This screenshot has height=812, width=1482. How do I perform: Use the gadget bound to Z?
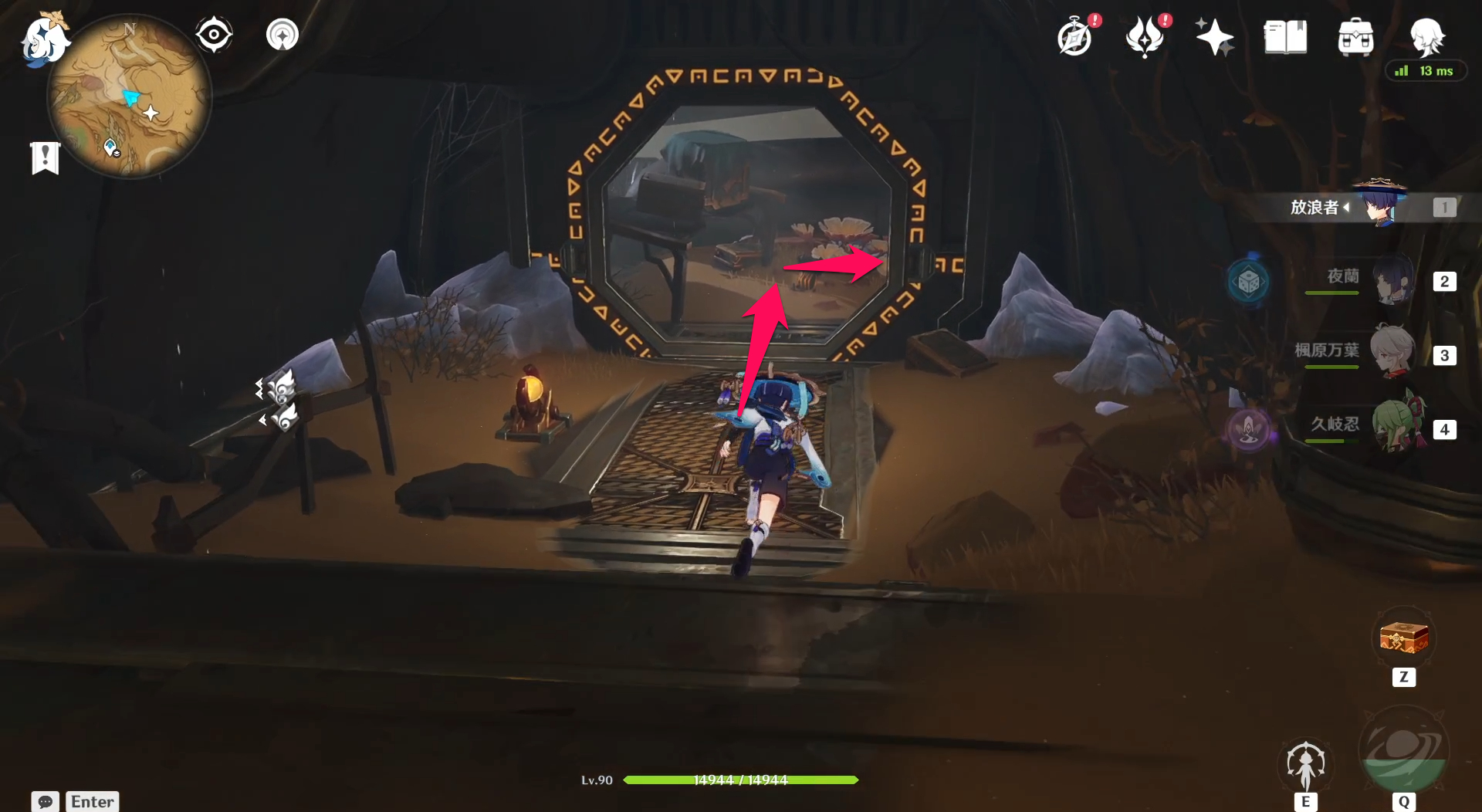(x=1402, y=639)
